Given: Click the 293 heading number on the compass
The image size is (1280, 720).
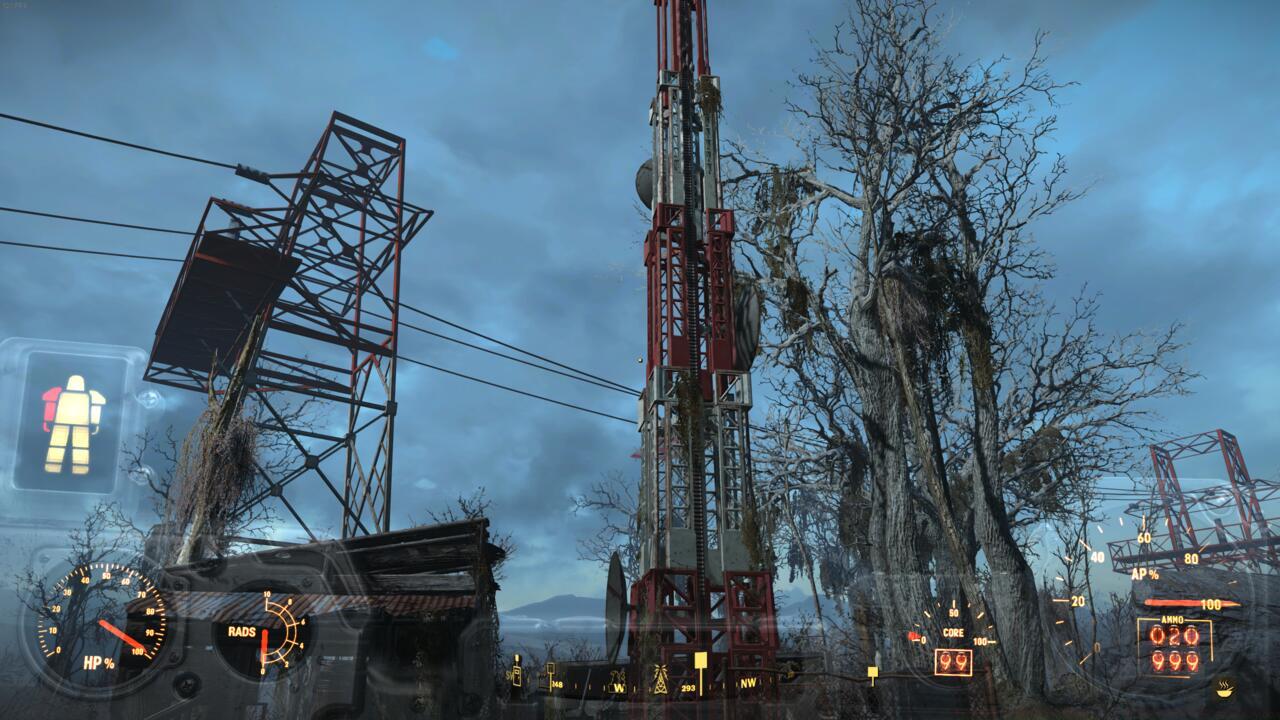Looking at the screenshot, I should (688, 688).
